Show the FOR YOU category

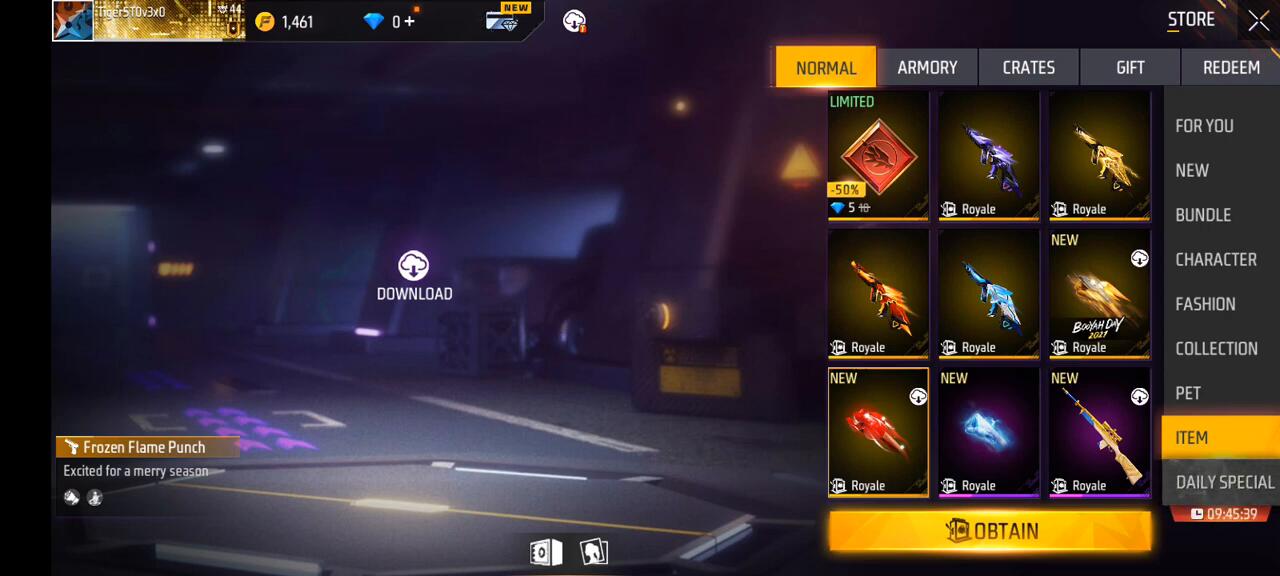click(x=1204, y=126)
